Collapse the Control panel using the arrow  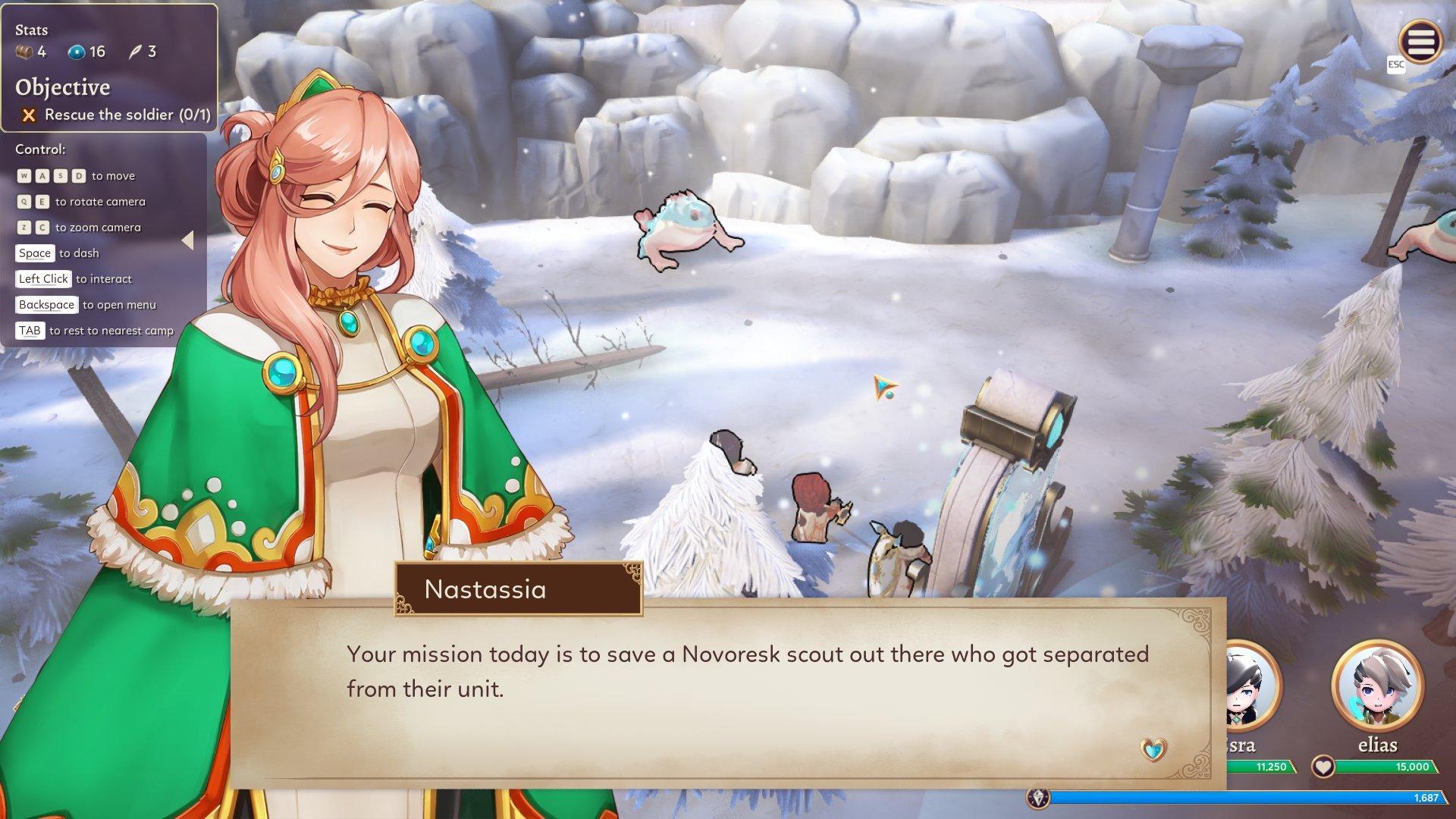[x=189, y=240]
